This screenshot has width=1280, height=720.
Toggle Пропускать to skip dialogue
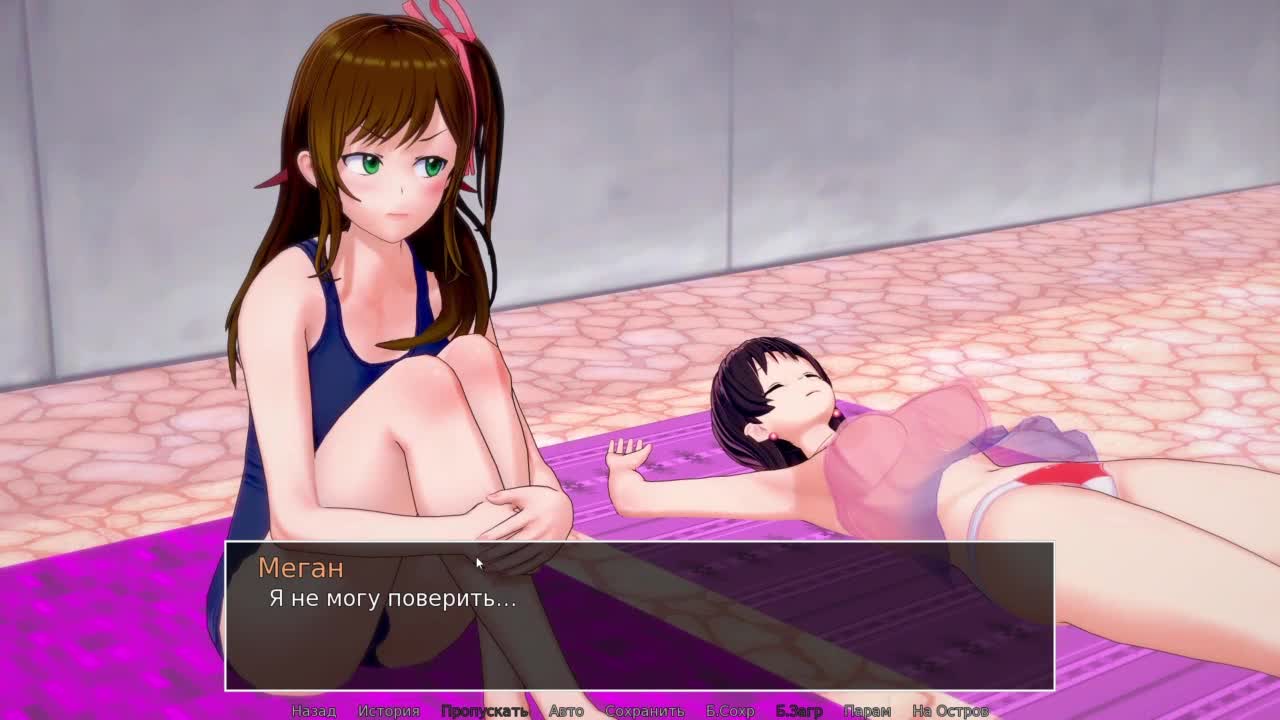(484, 711)
